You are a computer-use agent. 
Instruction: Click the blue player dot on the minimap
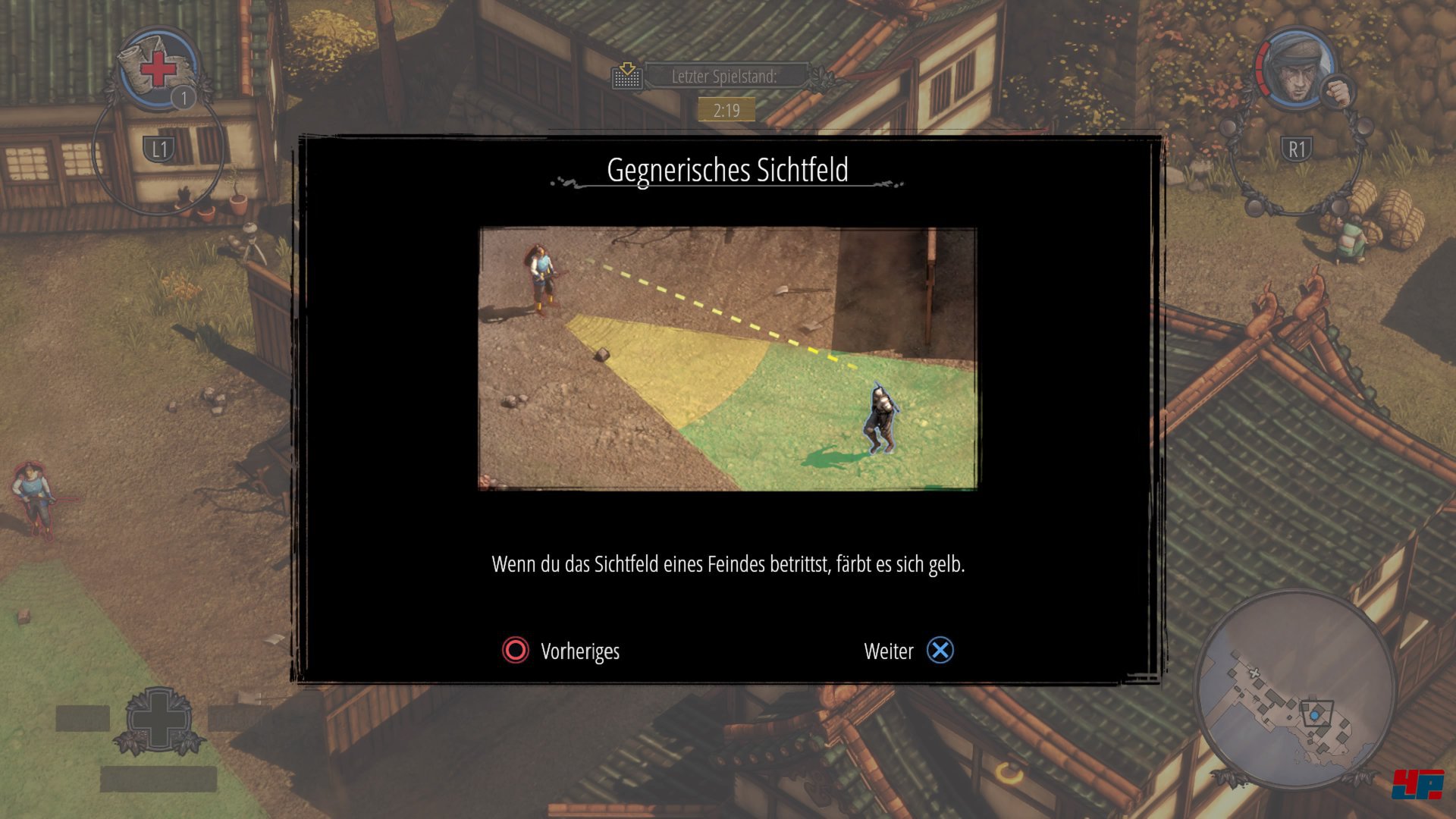pyautogui.click(x=1314, y=715)
